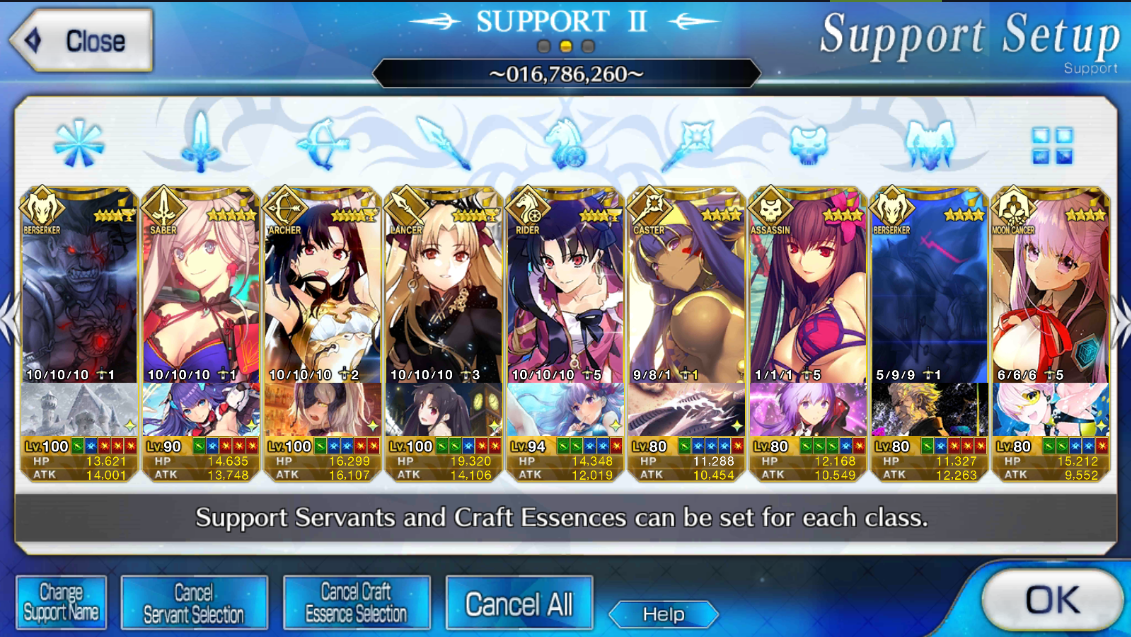Image resolution: width=1131 pixels, height=637 pixels.
Task: Confirm setup with the OK button
Action: coord(1050,600)
